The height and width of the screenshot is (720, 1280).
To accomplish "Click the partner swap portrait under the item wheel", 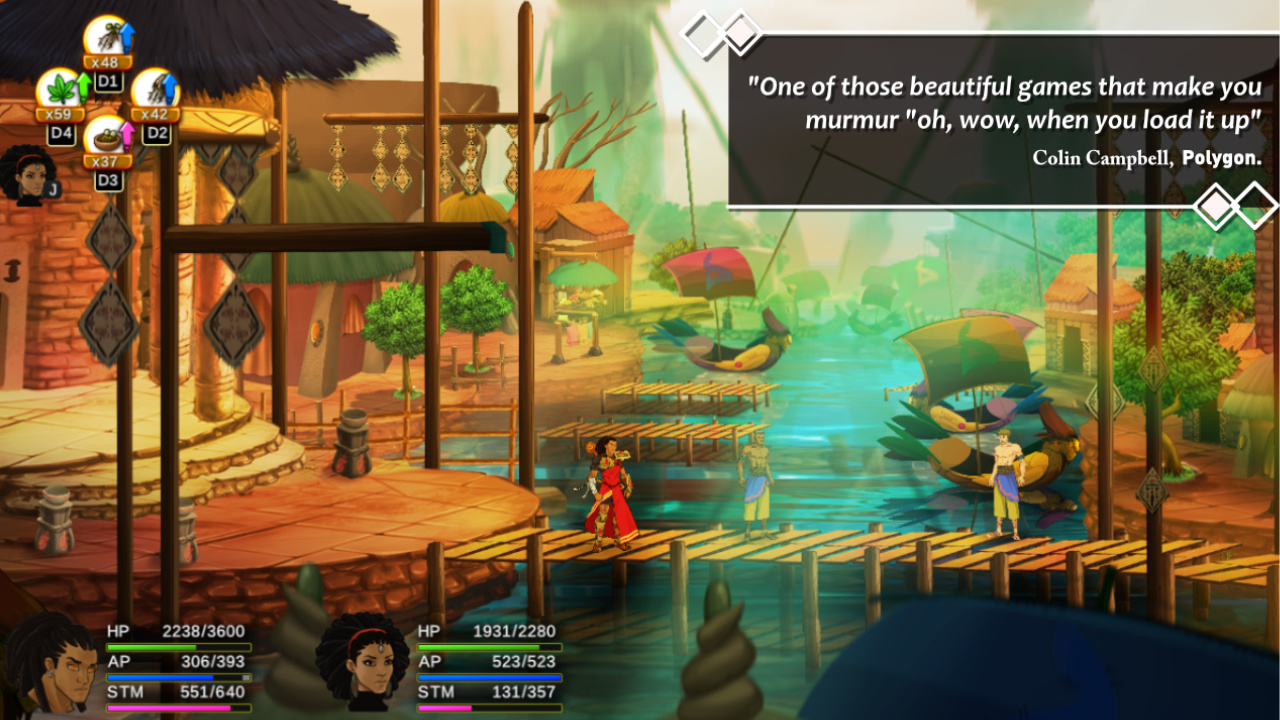I will (29, 174).
